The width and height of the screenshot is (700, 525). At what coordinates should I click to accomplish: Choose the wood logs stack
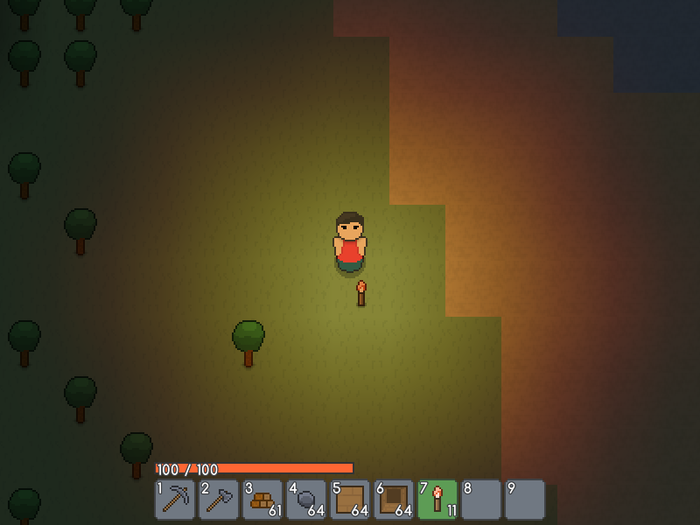(263, 499)
